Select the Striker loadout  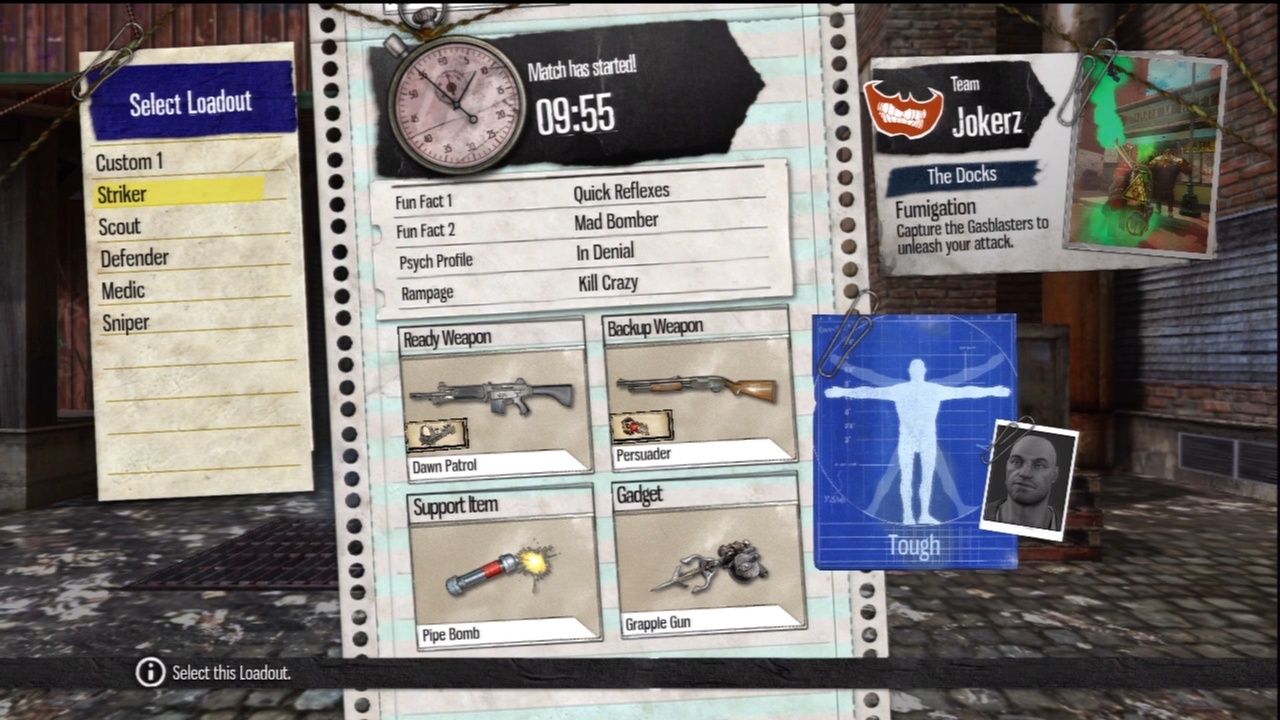(x=122, y=194)
